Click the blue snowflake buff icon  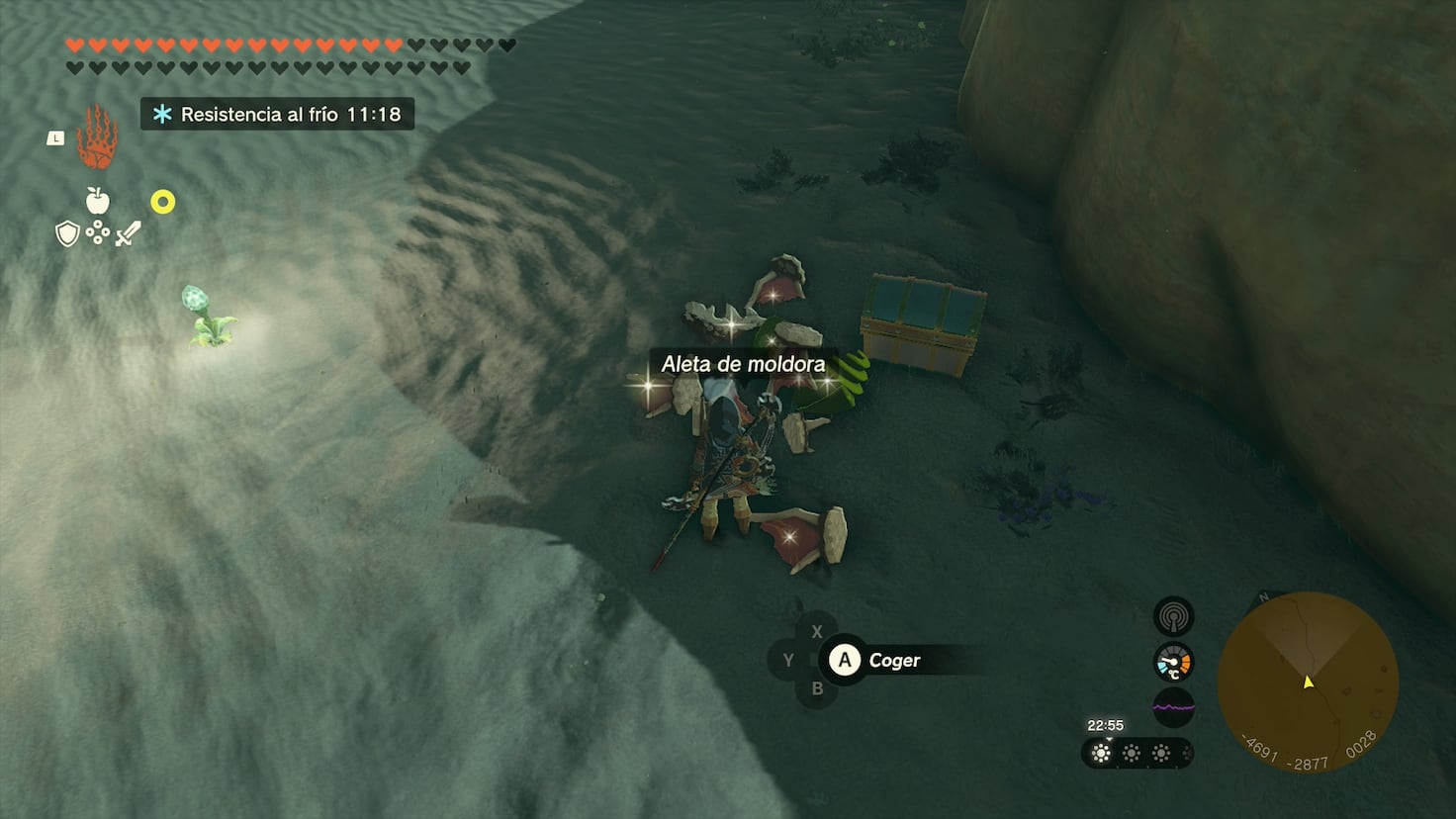tap(159, 114)
